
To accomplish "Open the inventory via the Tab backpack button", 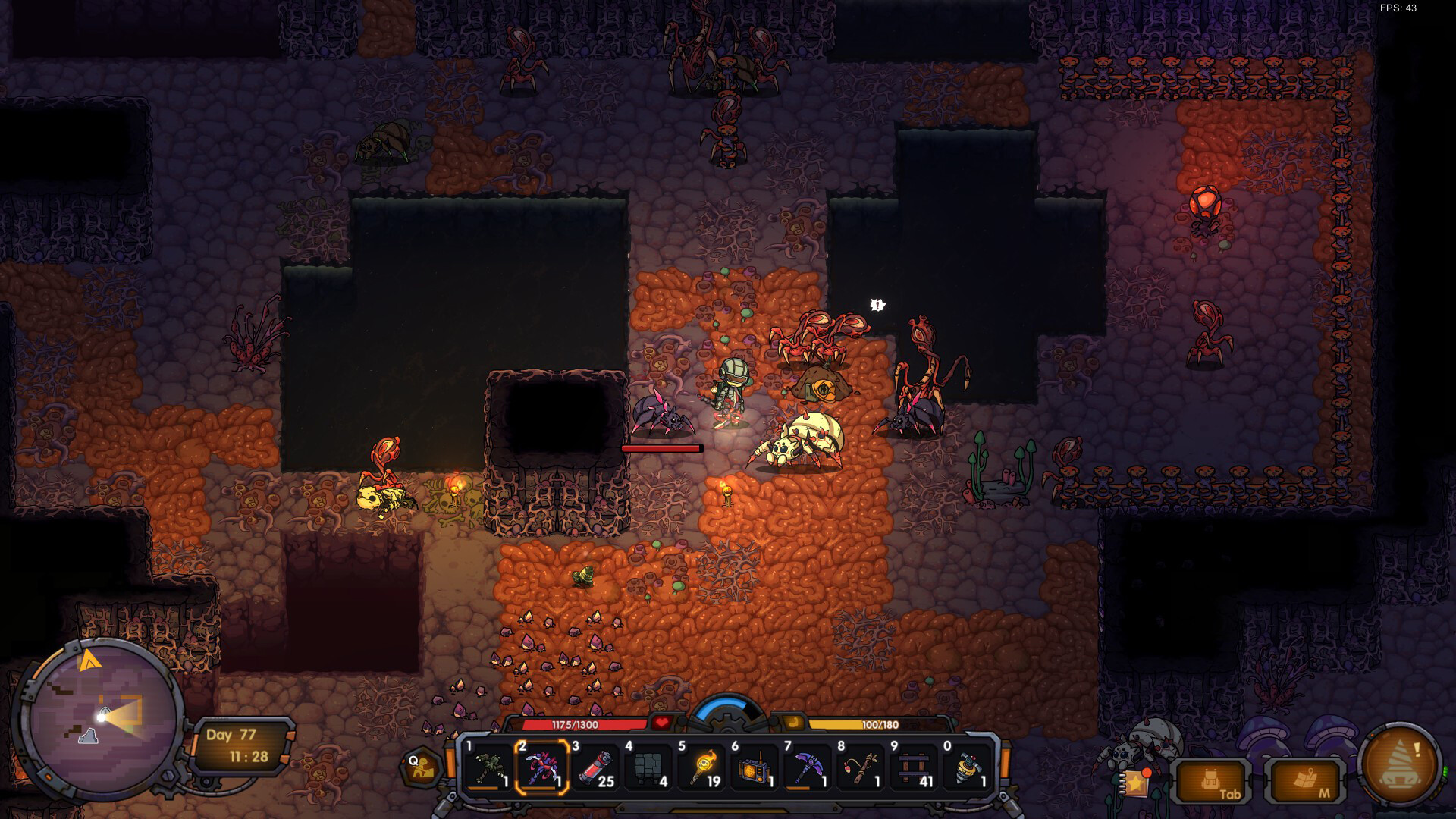I will [x=1213, y=781].
